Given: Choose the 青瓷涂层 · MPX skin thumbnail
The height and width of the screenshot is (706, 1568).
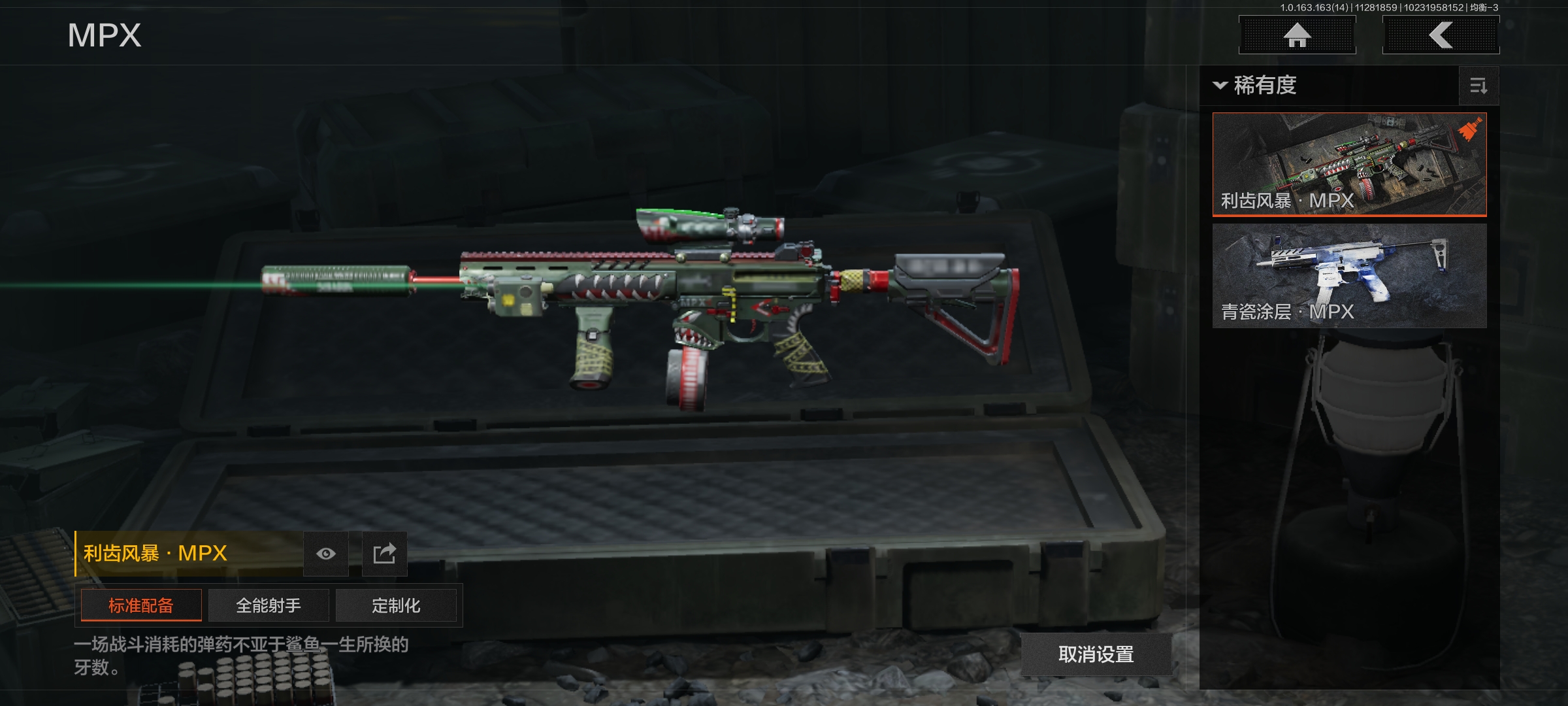Looking at the screenshot, I should (1349, 275).
